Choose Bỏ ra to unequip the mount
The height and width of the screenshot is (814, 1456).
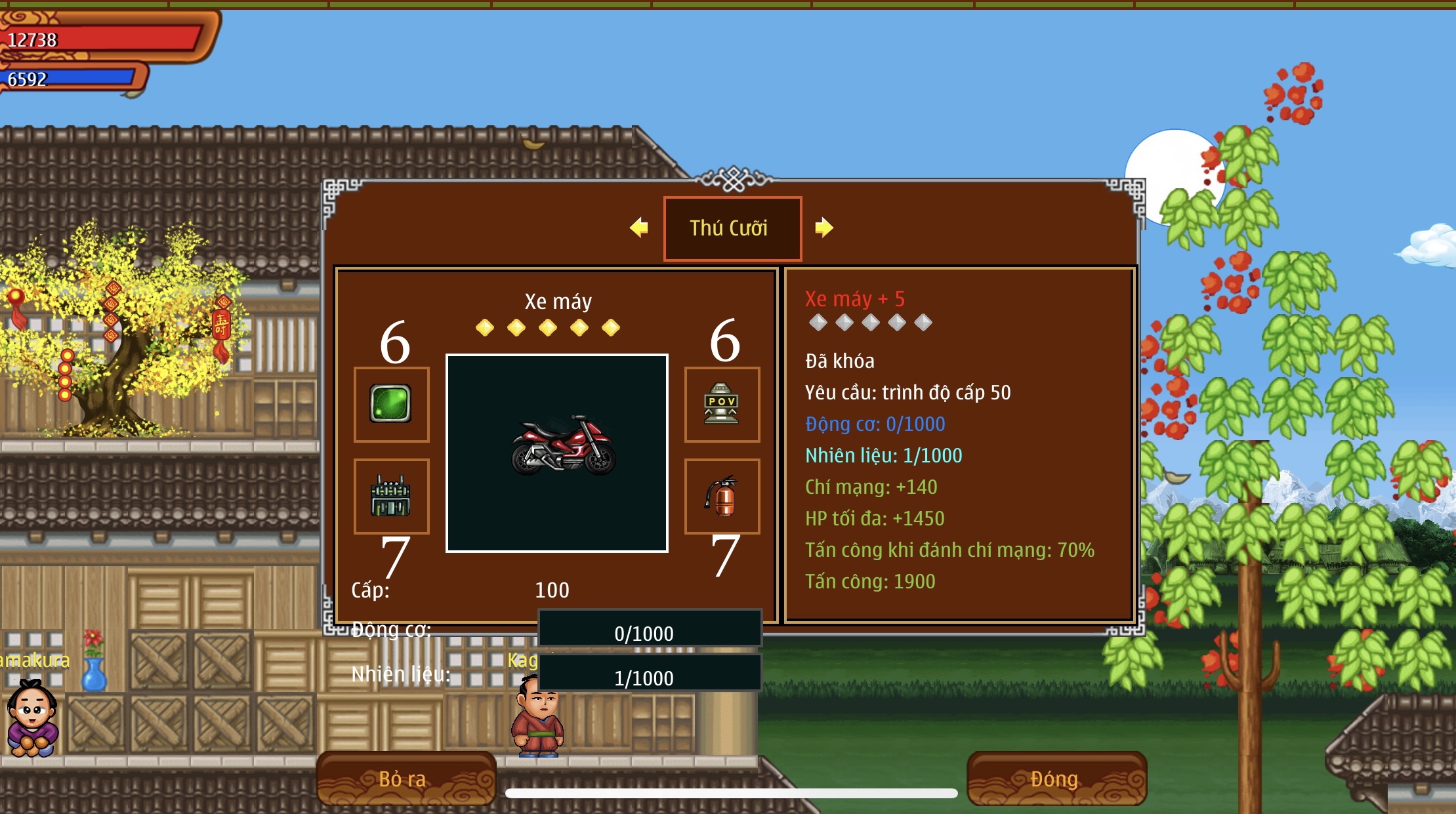tap(406, 779)
